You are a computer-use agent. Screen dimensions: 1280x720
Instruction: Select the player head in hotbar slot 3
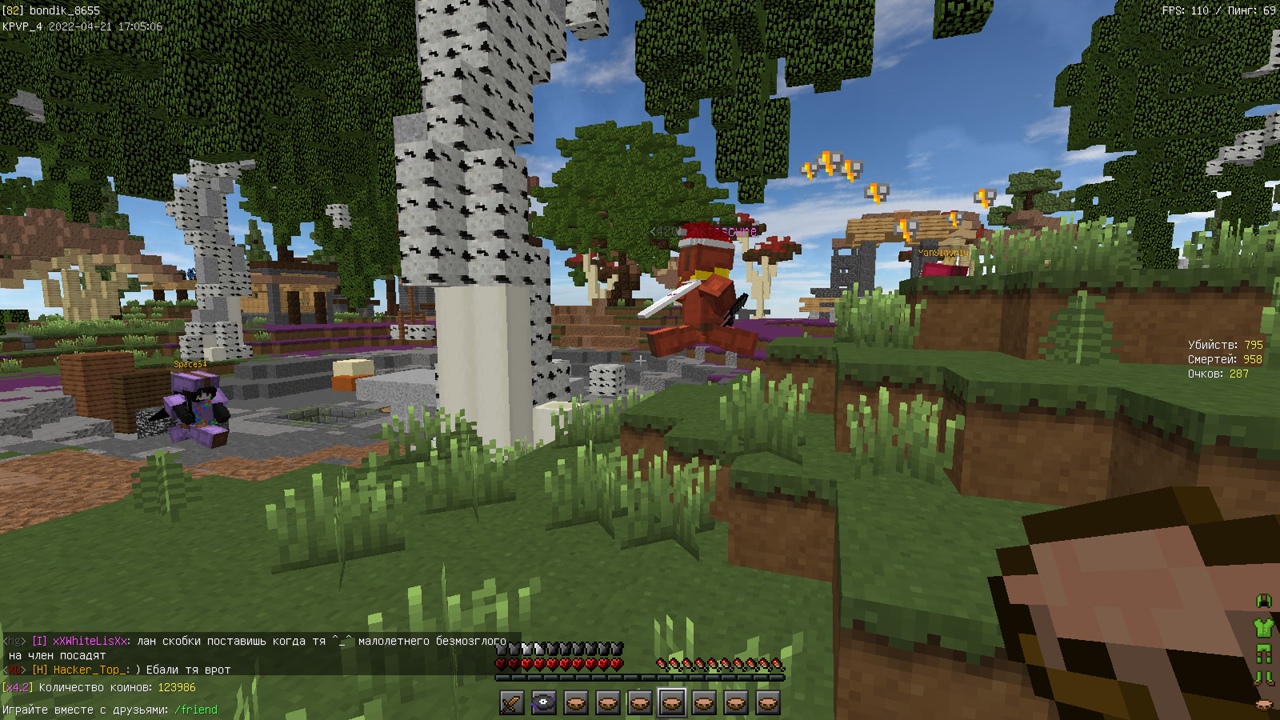[x=575, y=702]
